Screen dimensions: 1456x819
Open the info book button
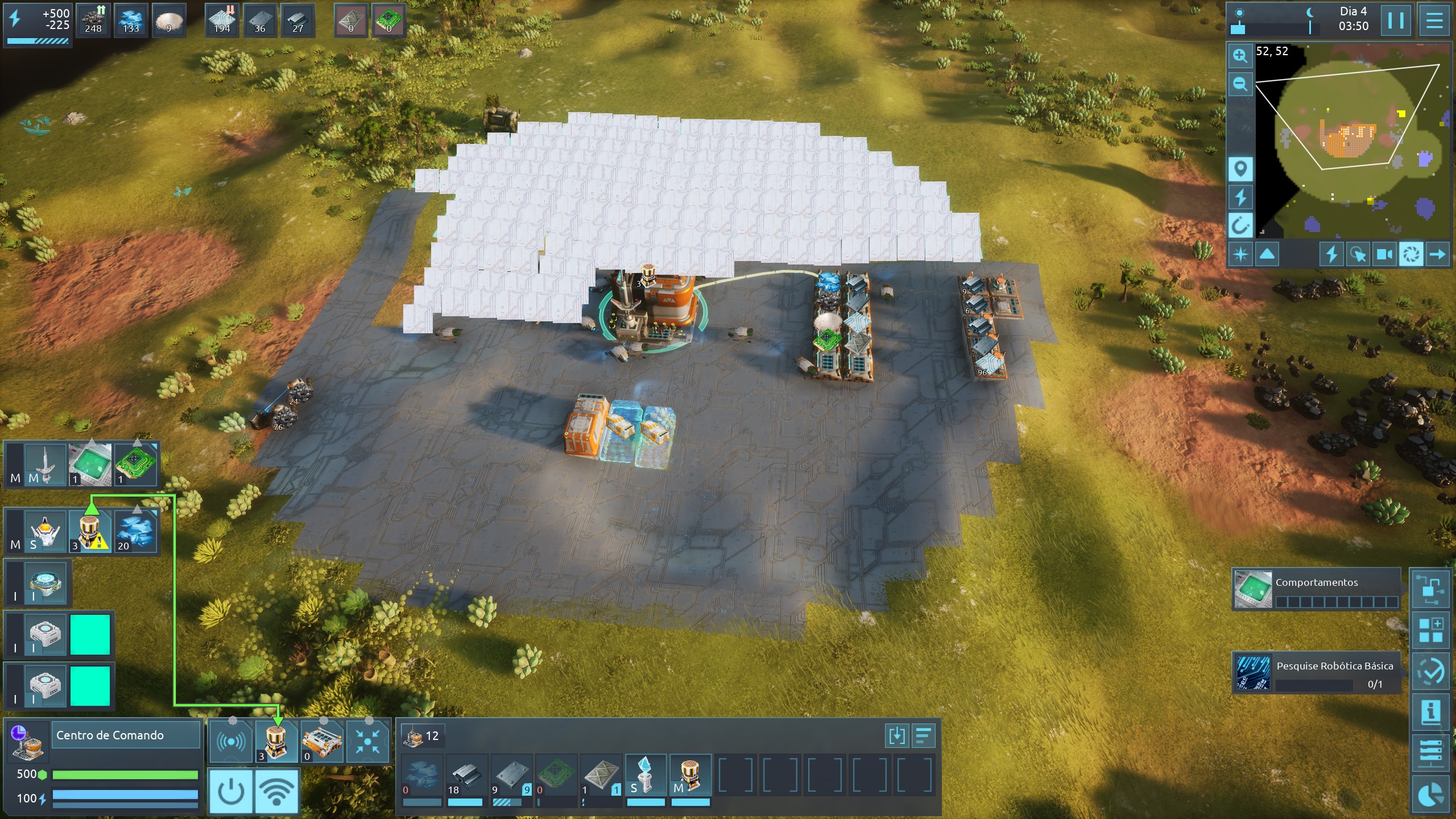tap(1430, 712)
